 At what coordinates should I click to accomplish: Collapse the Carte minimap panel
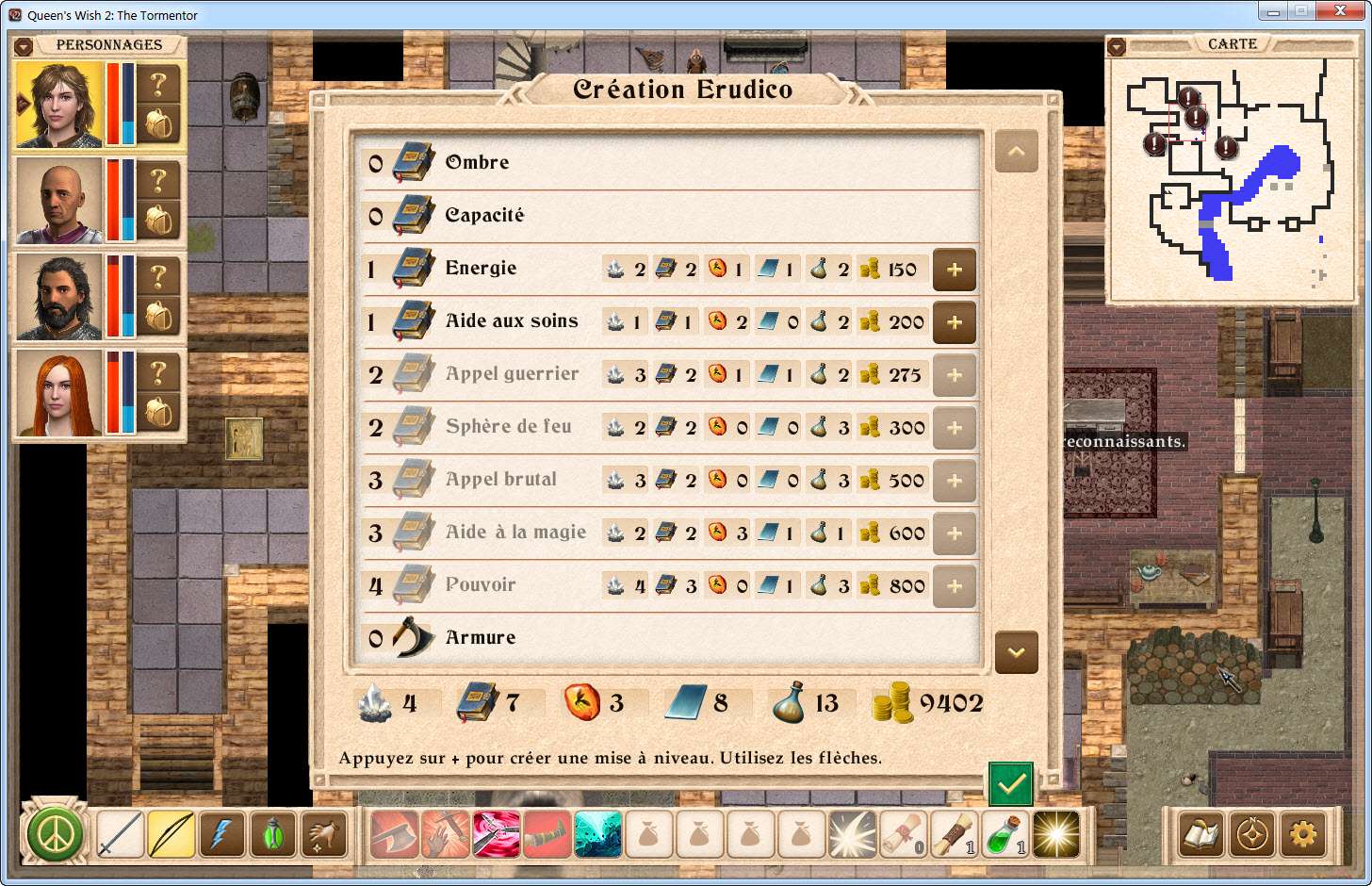point(1117,45)
